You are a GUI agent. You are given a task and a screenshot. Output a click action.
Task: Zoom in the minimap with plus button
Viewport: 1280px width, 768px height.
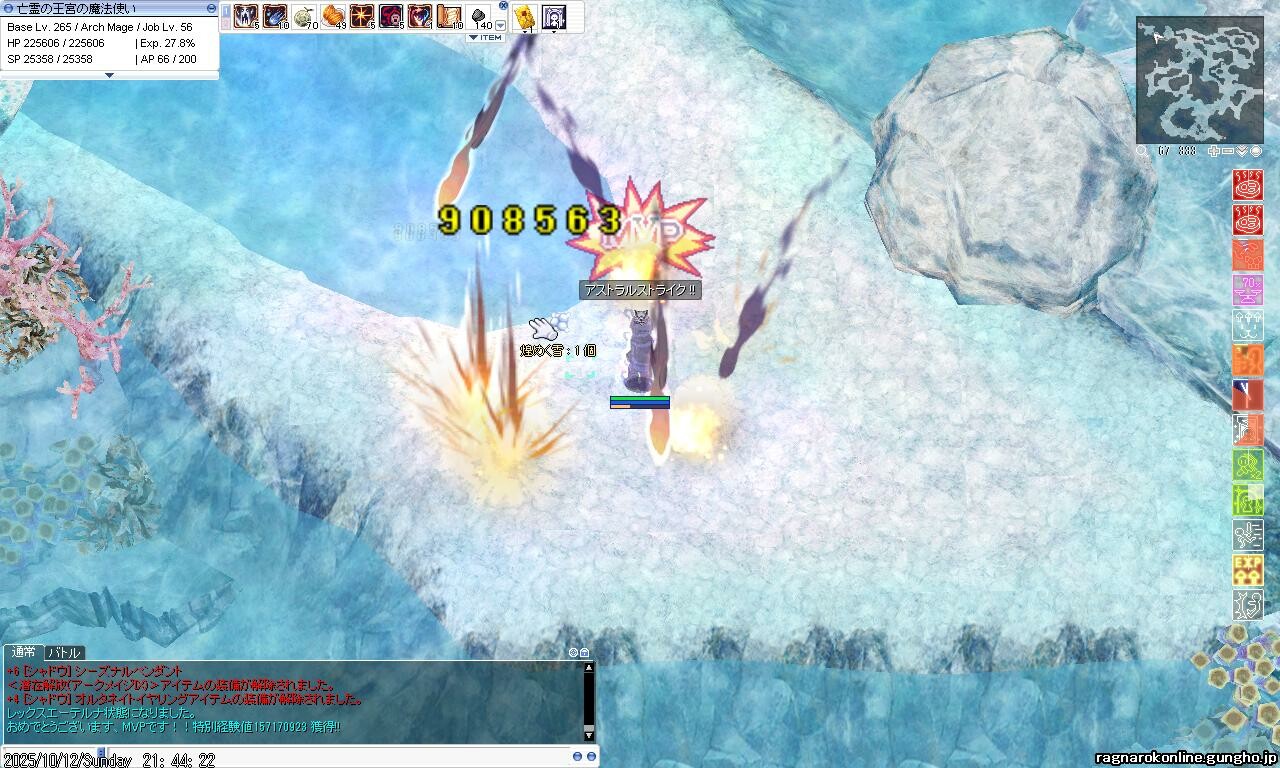[x=1215, y=151]
